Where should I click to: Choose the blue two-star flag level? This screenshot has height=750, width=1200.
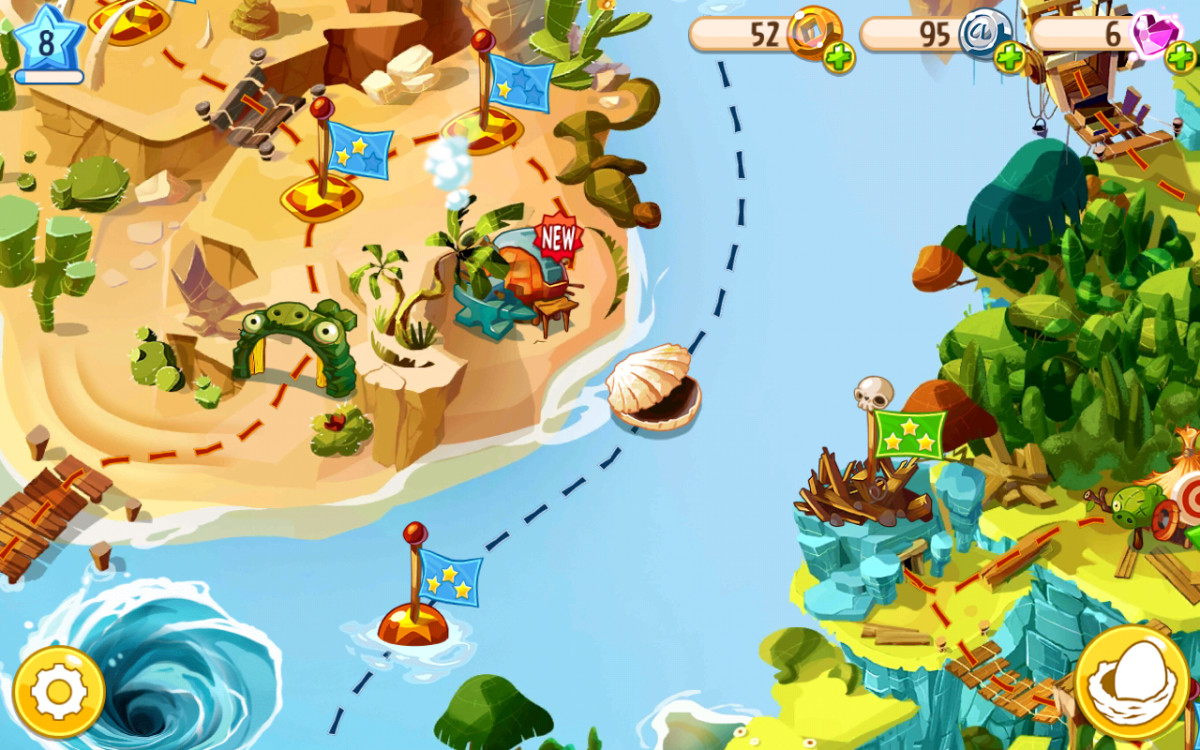[x=358, y=150]
